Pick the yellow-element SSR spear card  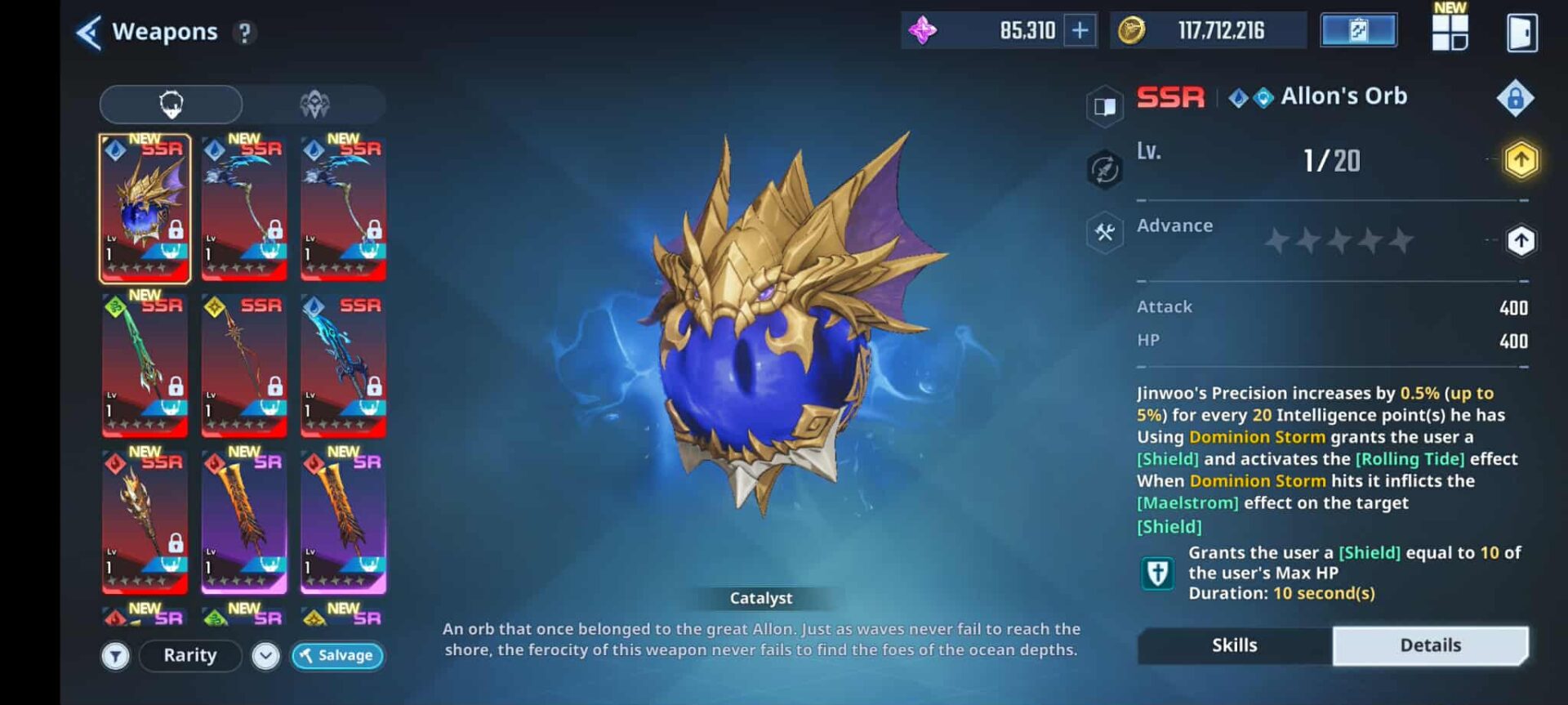244,365
